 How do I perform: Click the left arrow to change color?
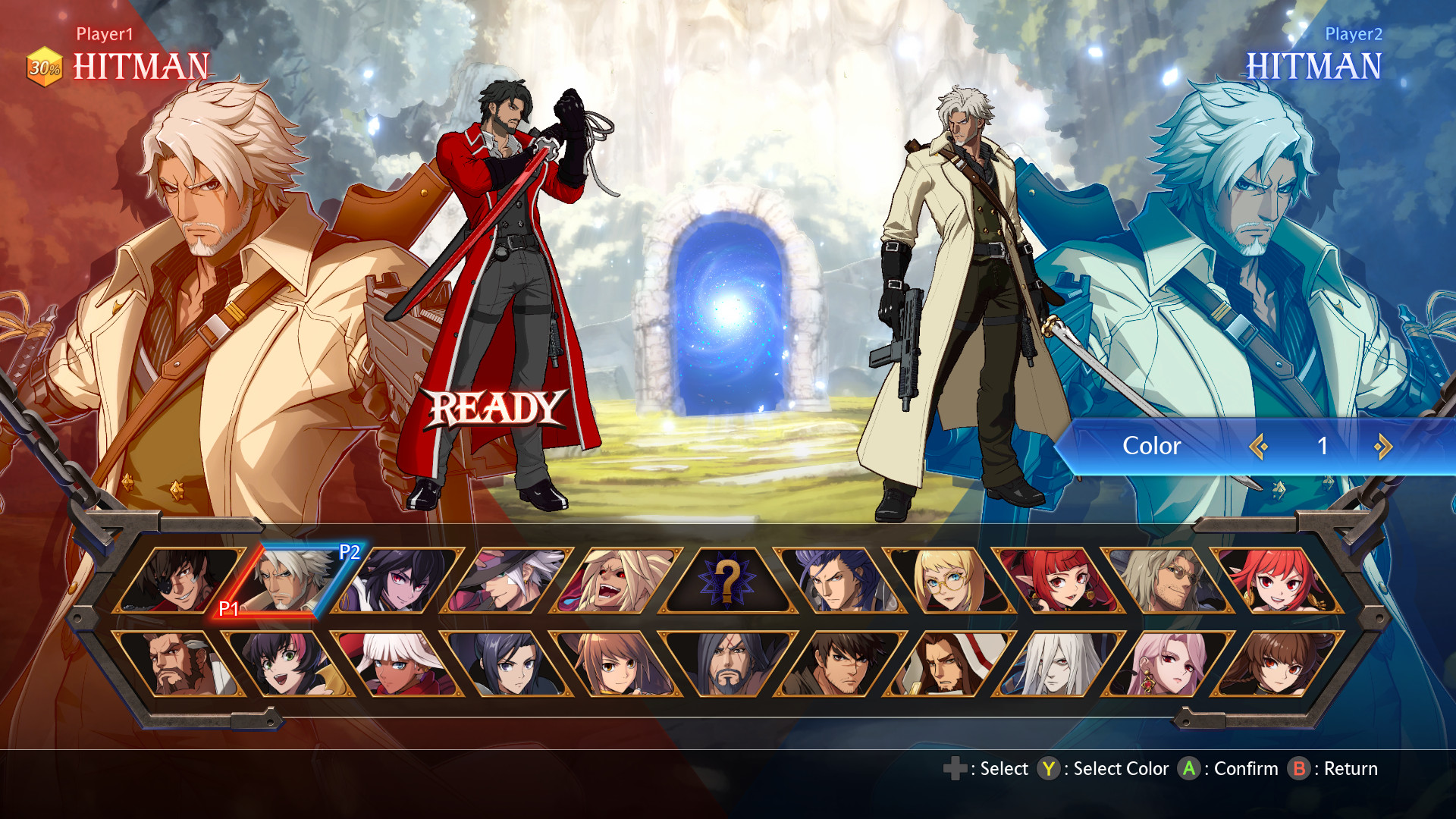click(1259, 447)
